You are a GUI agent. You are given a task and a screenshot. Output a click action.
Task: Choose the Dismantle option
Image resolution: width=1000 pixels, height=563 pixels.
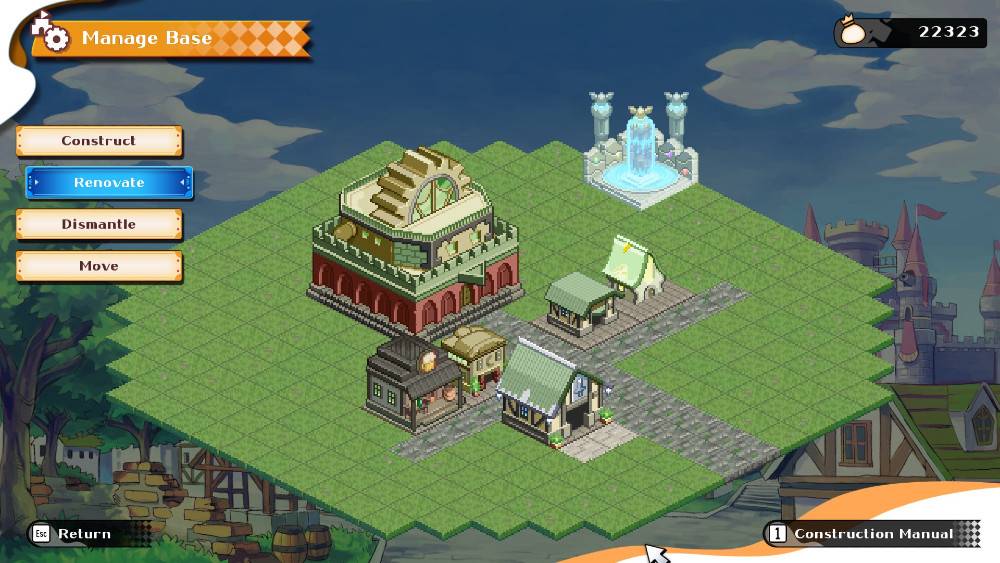[99, 224]
